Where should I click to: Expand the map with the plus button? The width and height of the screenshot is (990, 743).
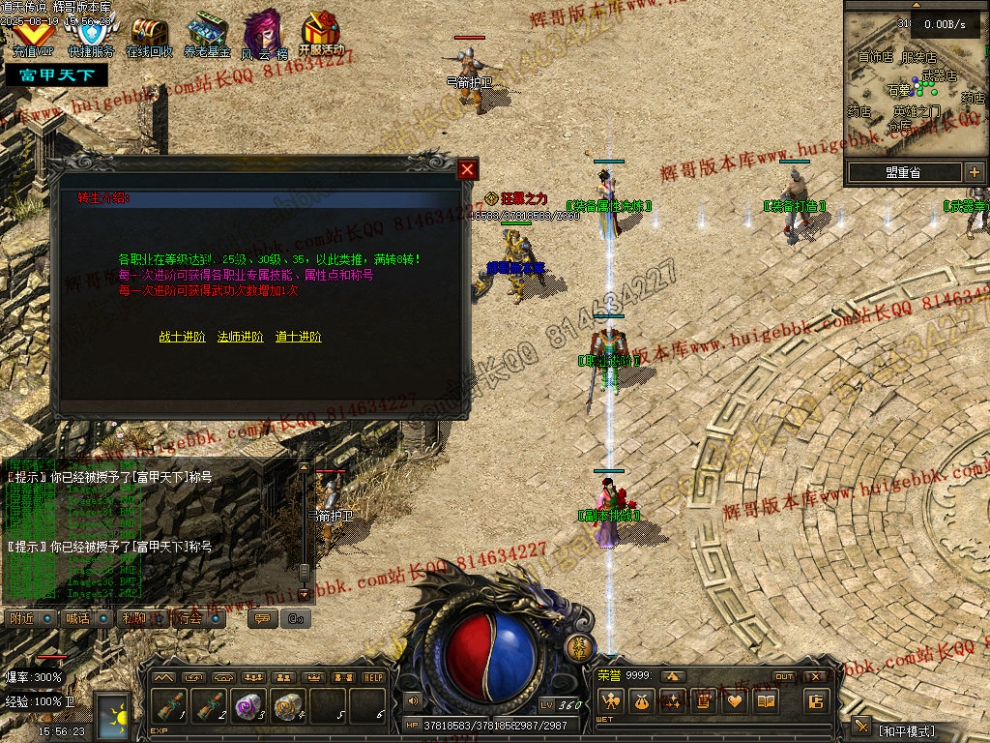coord(975,173)
